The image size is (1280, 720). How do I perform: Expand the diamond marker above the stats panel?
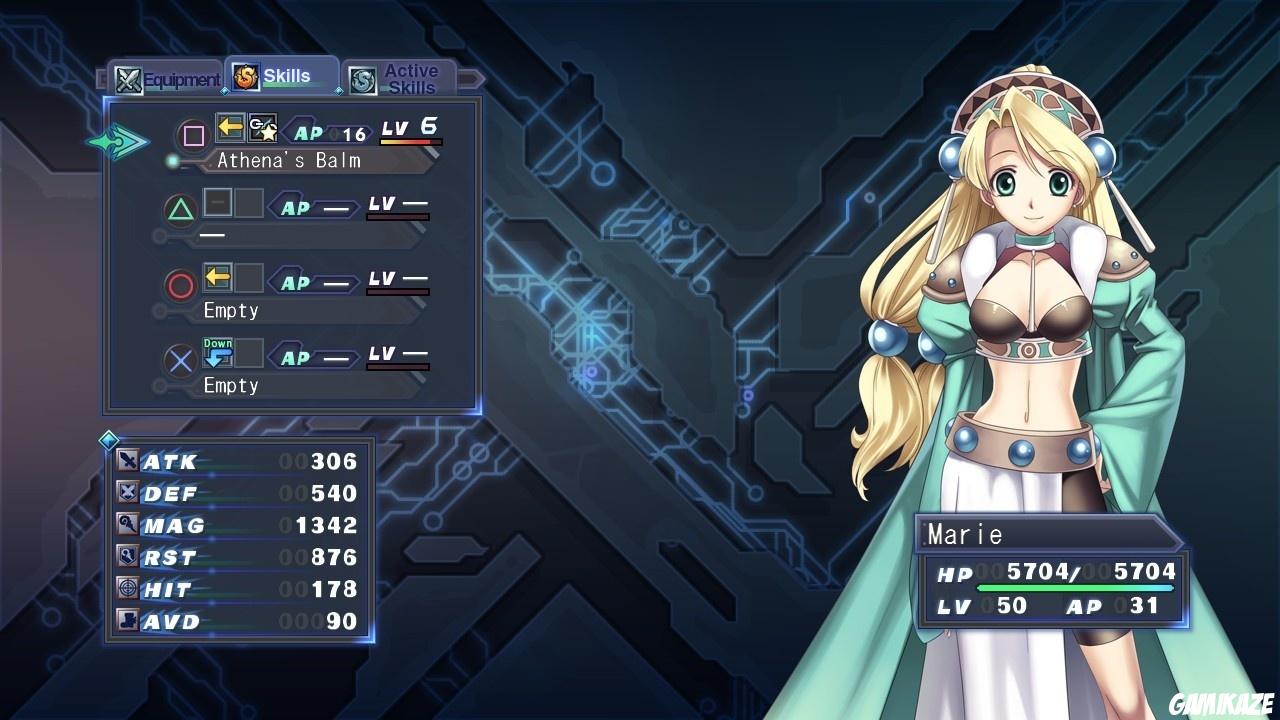tap(110, 438)
